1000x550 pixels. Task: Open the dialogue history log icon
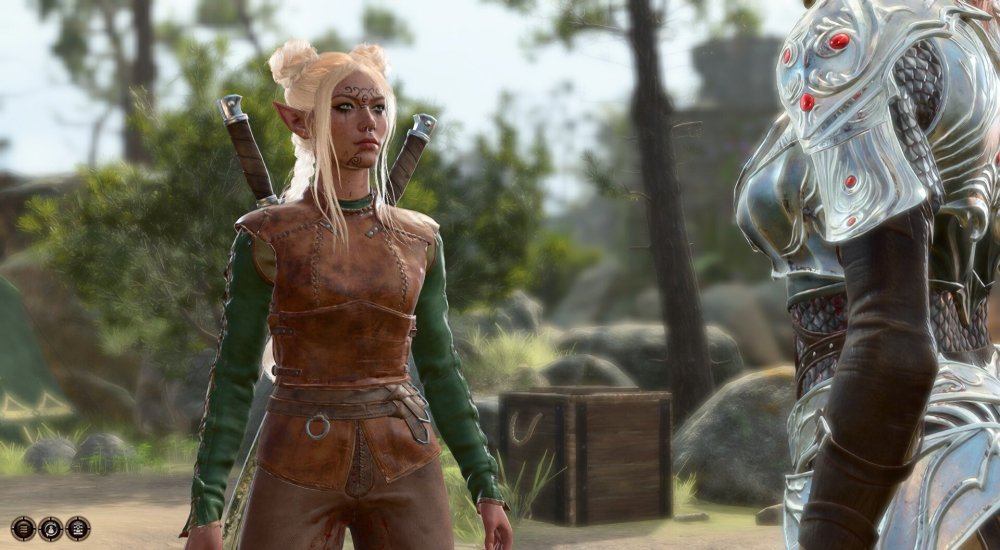tap(23, 529)
